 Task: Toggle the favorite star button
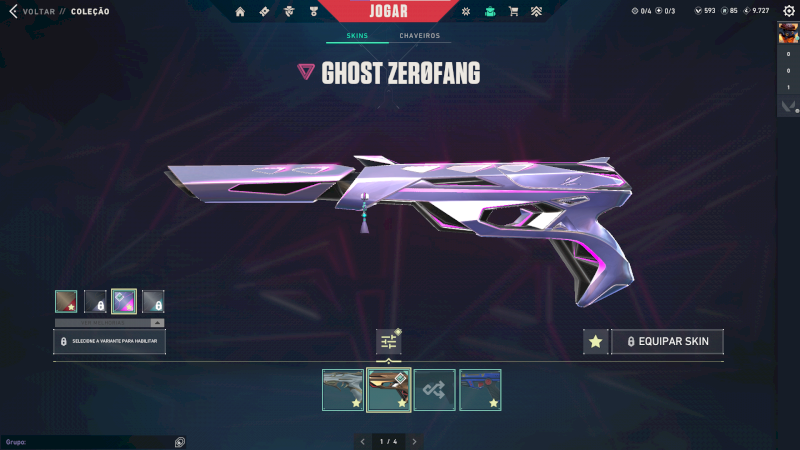[x=596, y=342]
